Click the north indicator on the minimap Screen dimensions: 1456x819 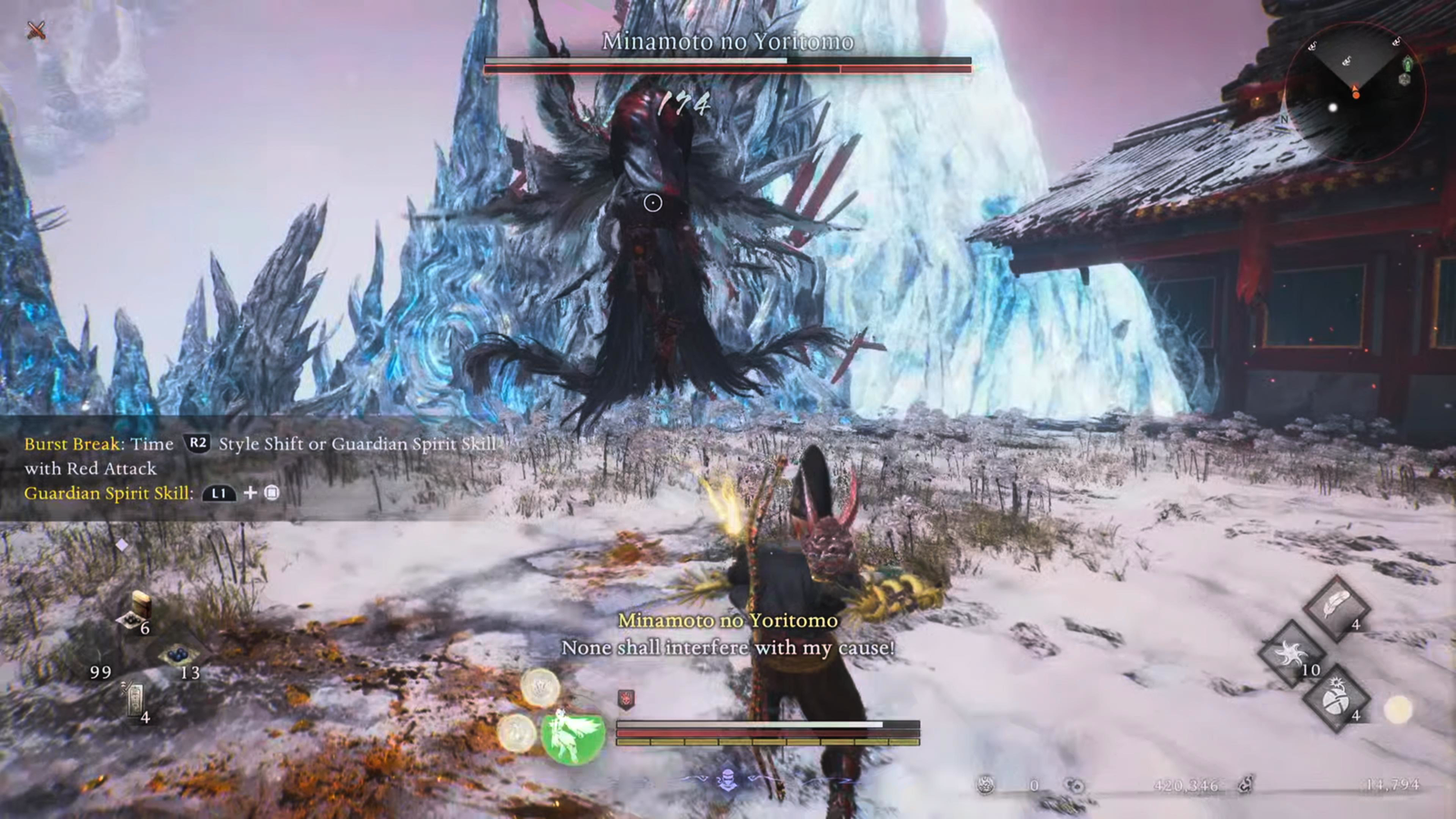point(1284,118)
